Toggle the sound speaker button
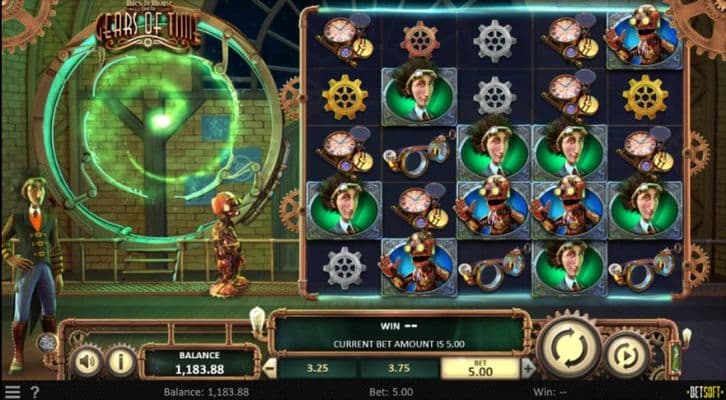The image size is (726, 400). (87, 358)
